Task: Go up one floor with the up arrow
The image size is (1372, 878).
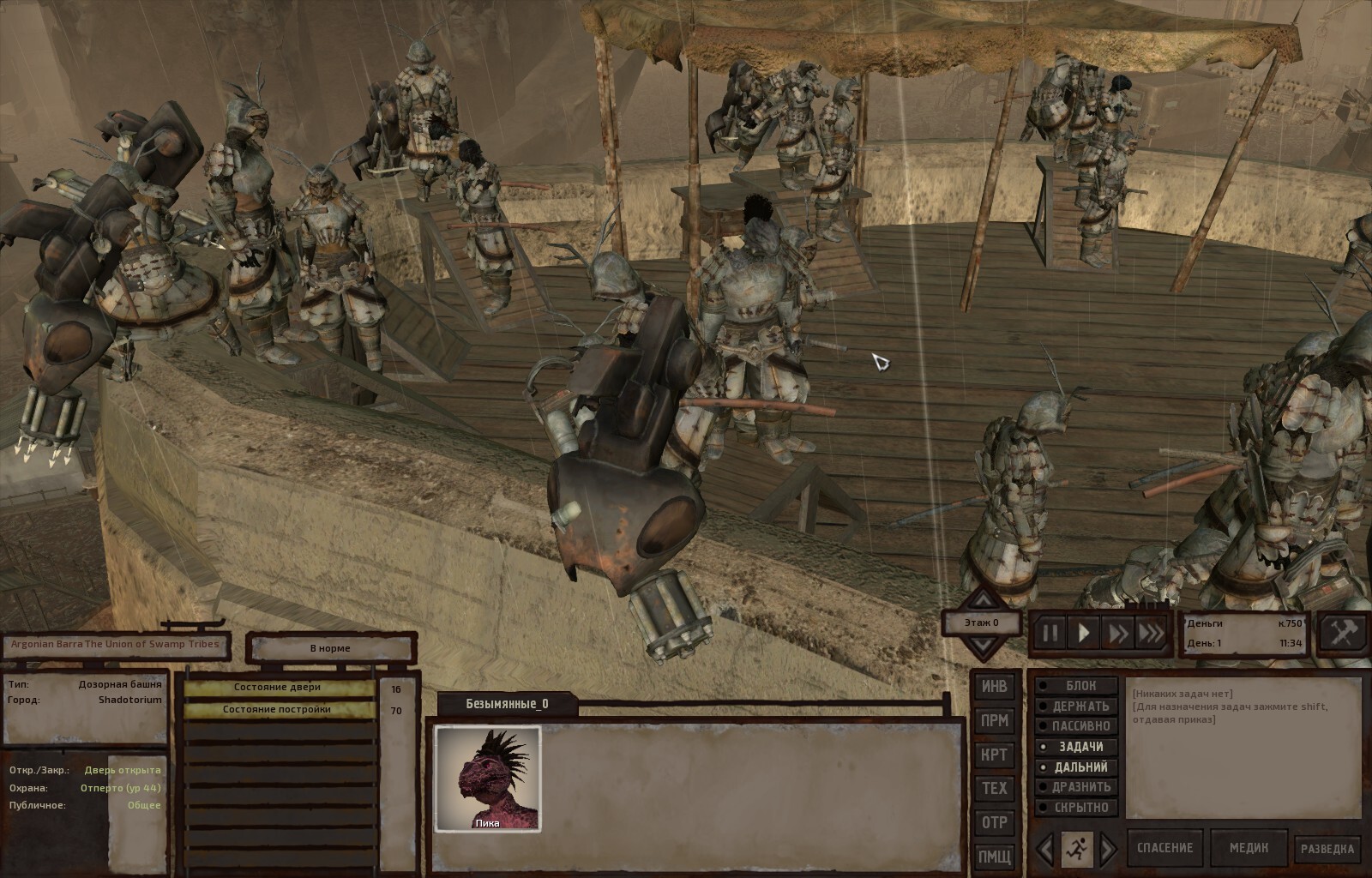Action: click(x=982, y=602)
